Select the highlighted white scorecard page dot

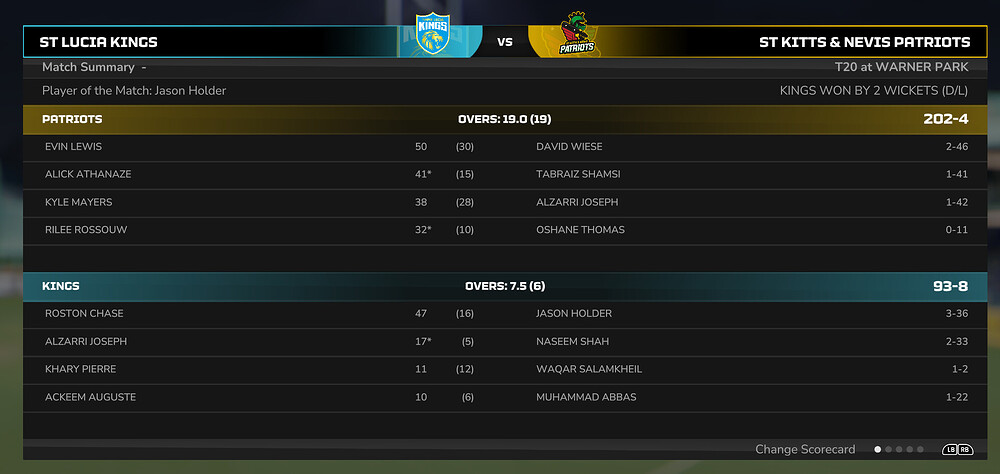tap(878, 450)
